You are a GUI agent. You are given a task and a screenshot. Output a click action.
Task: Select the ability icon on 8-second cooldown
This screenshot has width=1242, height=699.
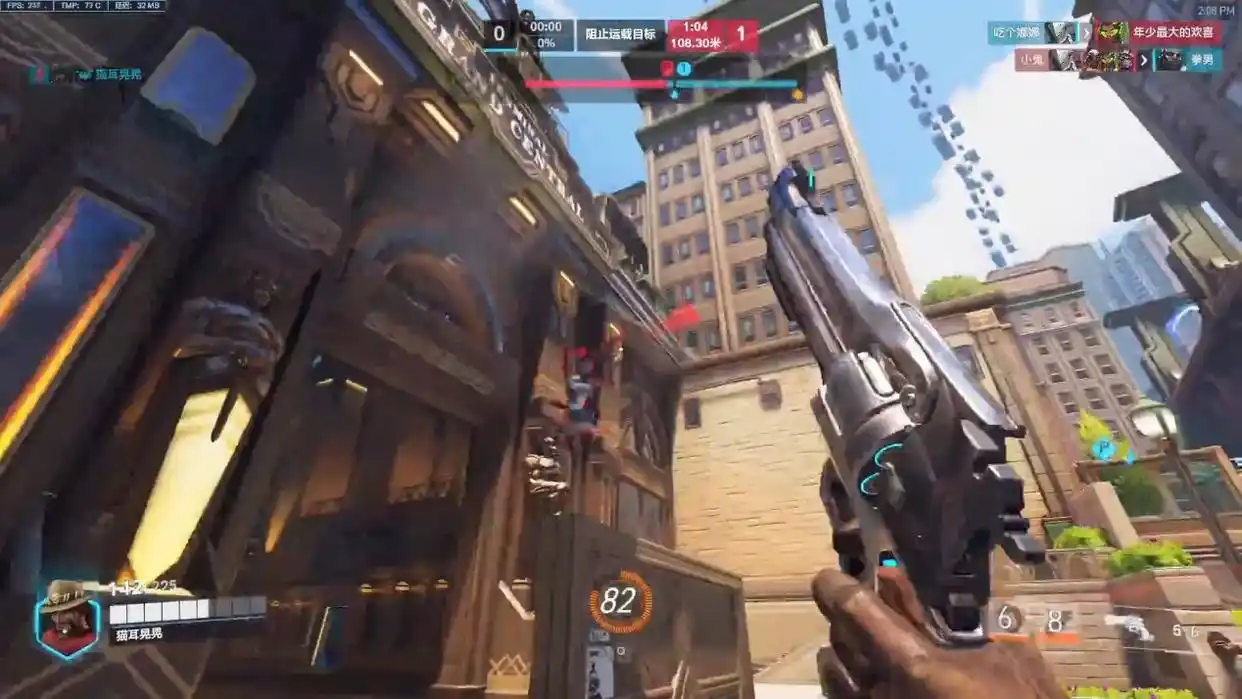(x=1055, y=621)
